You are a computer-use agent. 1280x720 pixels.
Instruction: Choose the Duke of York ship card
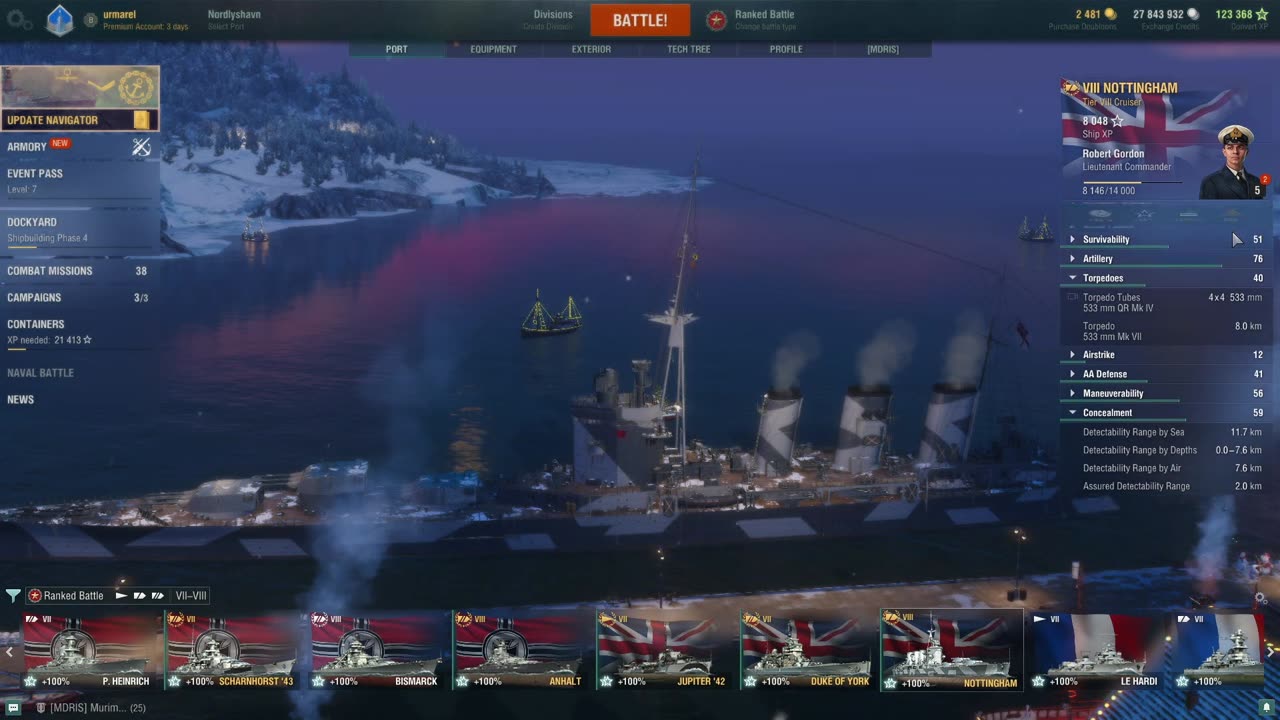point(806,652)
